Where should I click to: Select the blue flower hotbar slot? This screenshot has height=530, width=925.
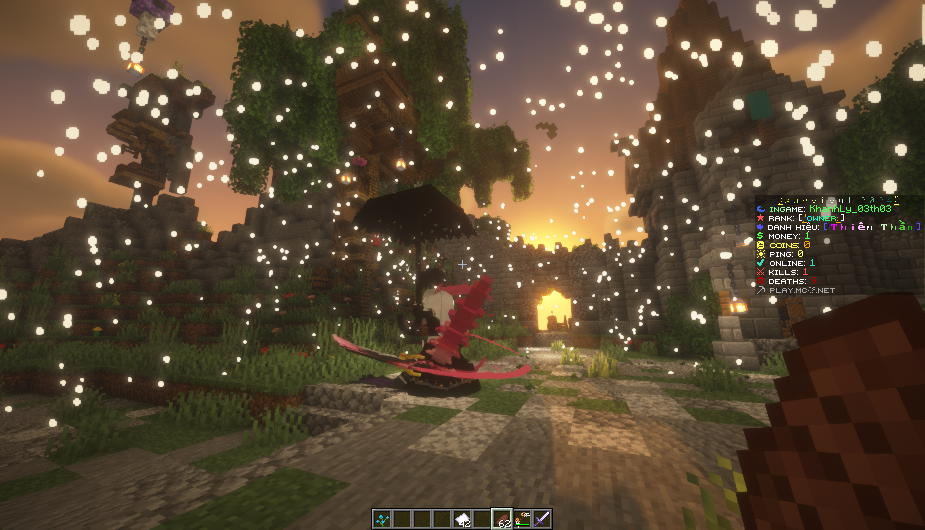tap(381, 518)
